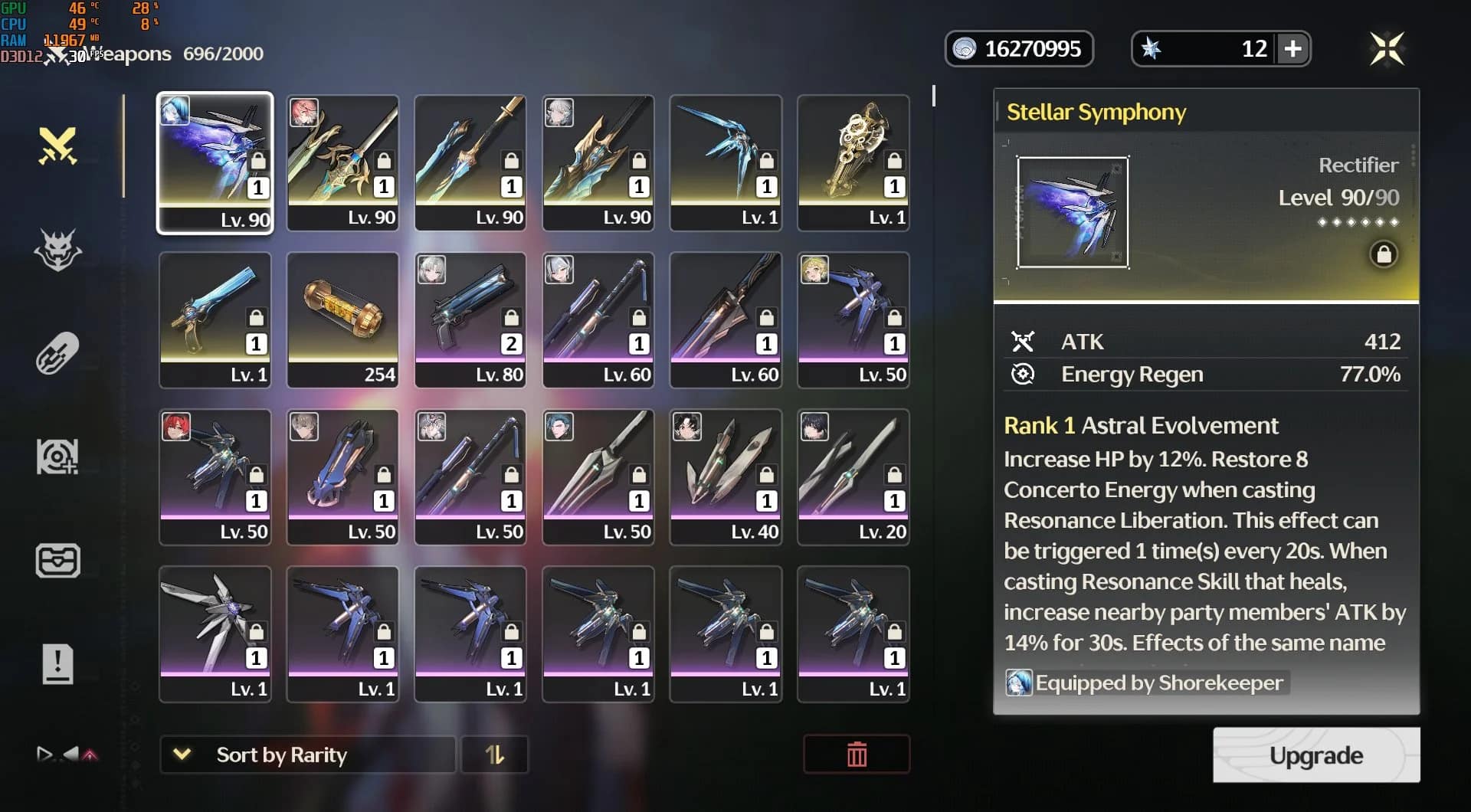
Task: Open the exclamation mark quest items tab
Action: tap(58, 664)
